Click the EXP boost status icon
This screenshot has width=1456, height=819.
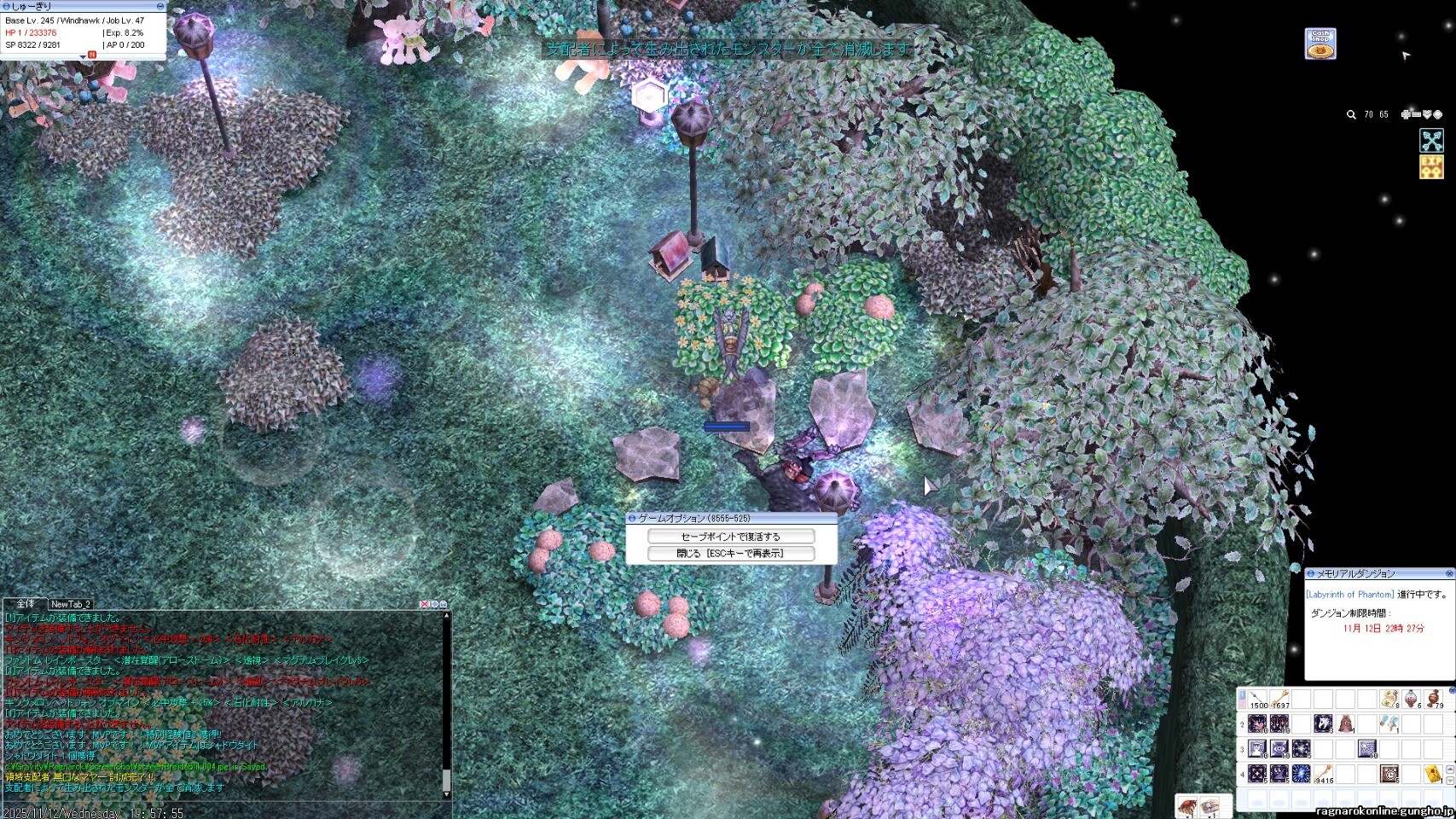coord(1431,167)
